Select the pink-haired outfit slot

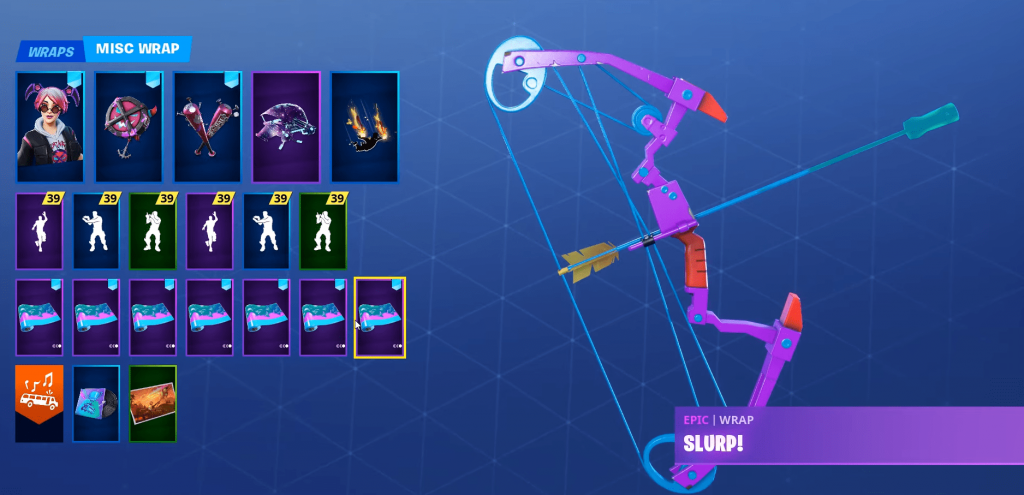(50, 127)
